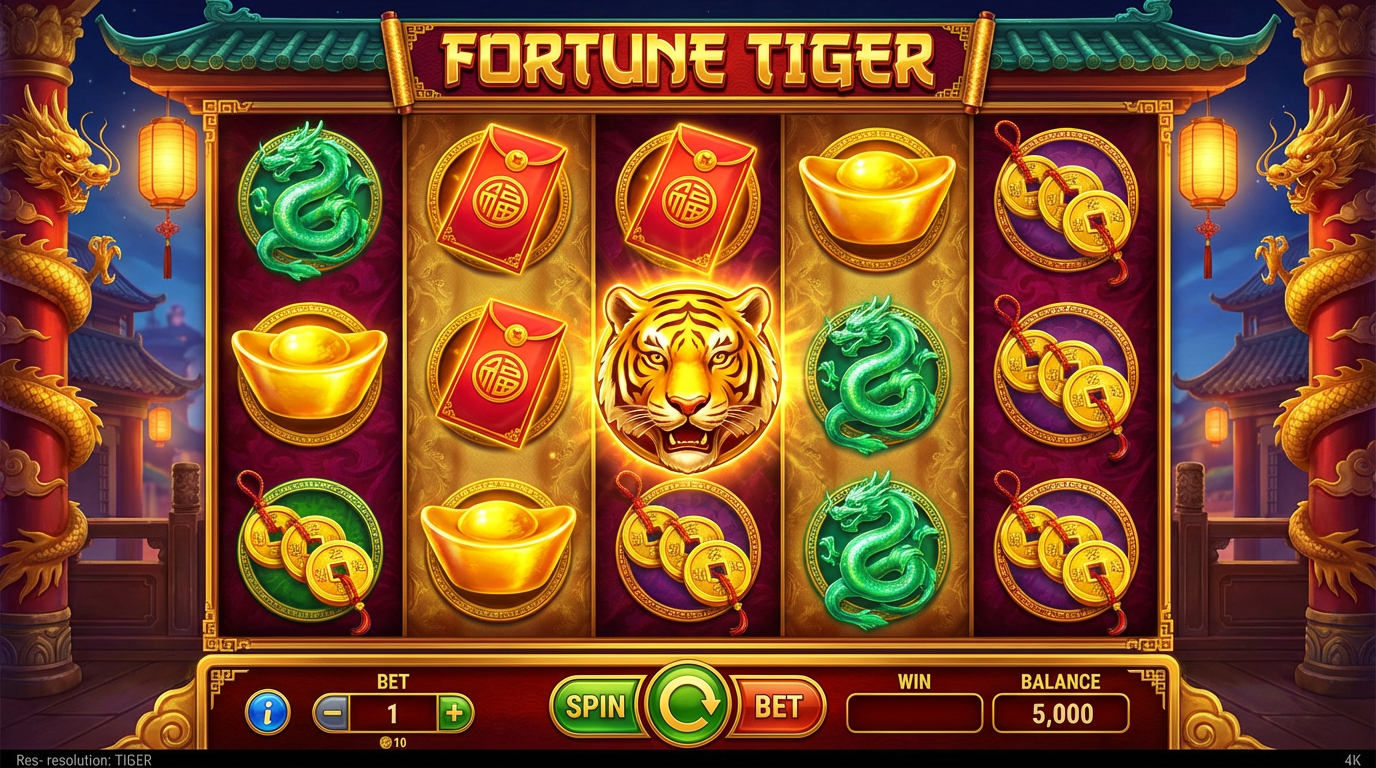The image size is (1376, 768).
Task: Open the game info panel
Action: pyautogui.click(x=266, y=710)
